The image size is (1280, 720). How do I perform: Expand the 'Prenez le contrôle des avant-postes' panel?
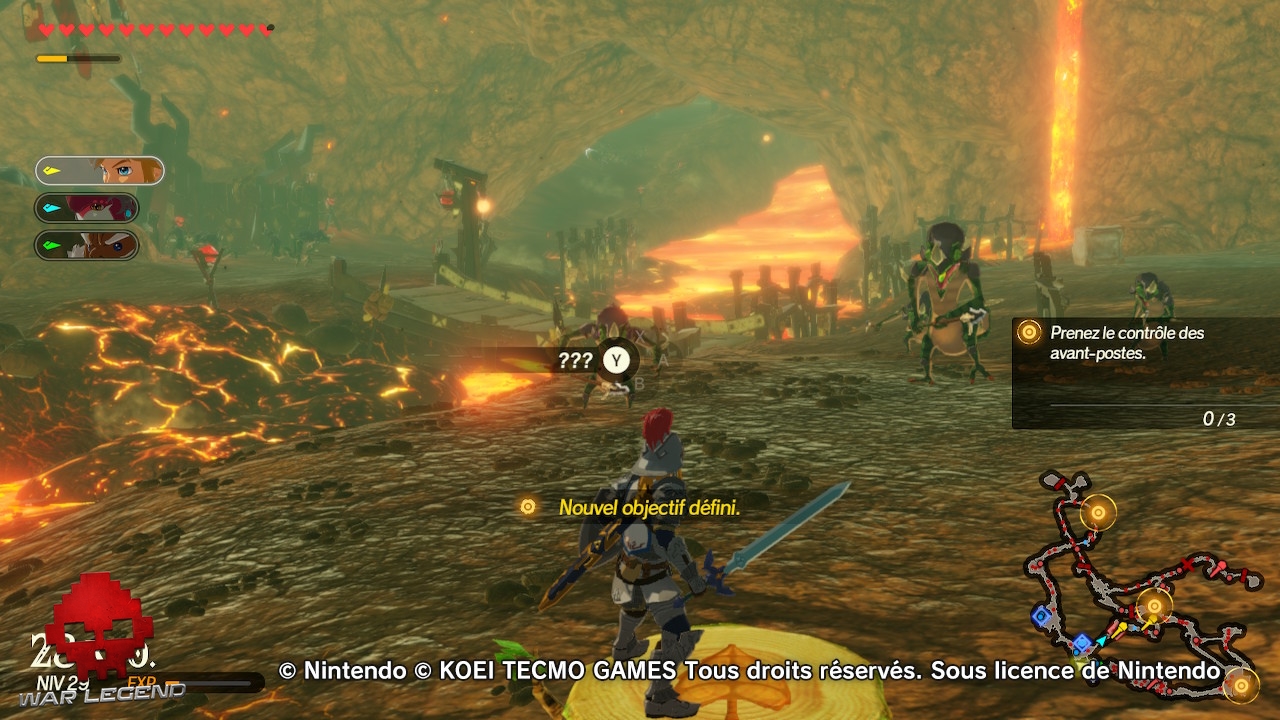(1130, 344)
